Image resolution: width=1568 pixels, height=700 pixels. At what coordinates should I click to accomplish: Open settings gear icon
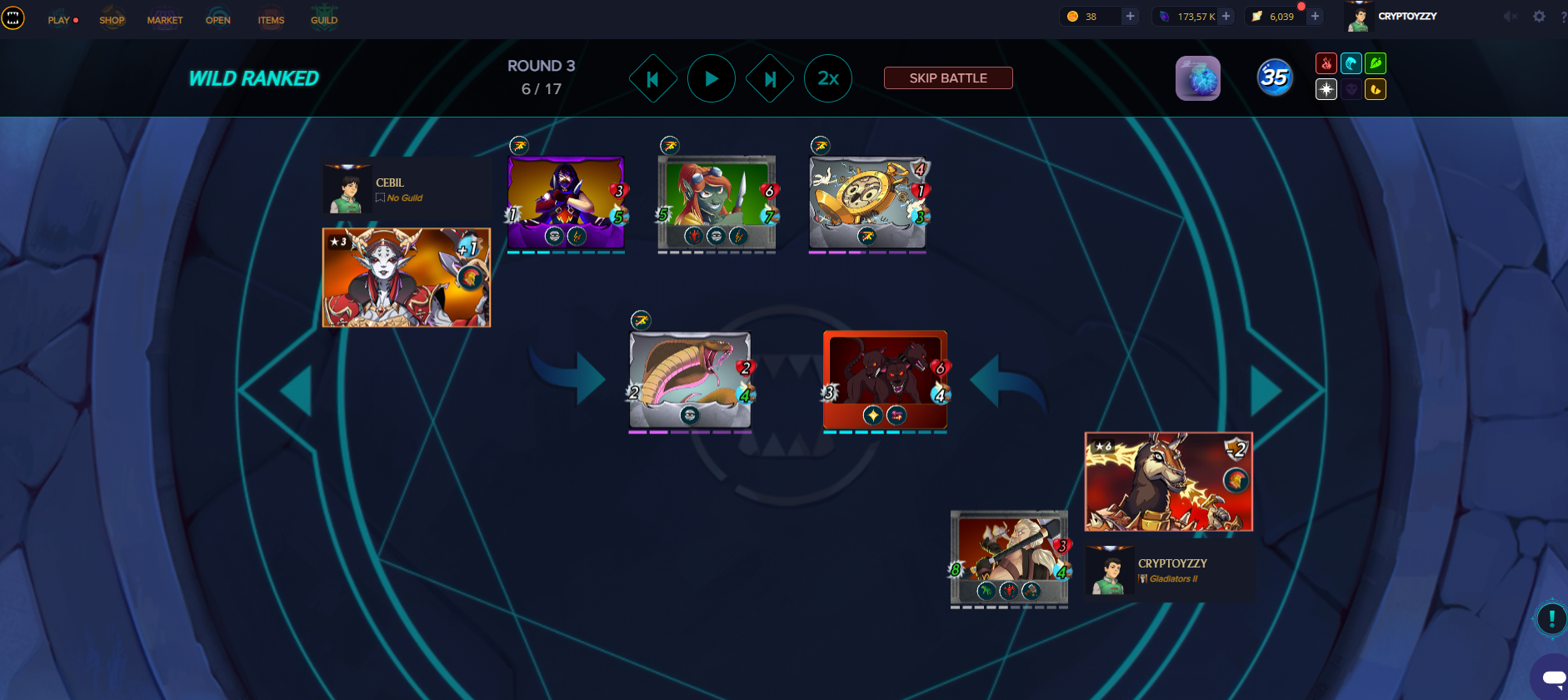point(1539,17)
